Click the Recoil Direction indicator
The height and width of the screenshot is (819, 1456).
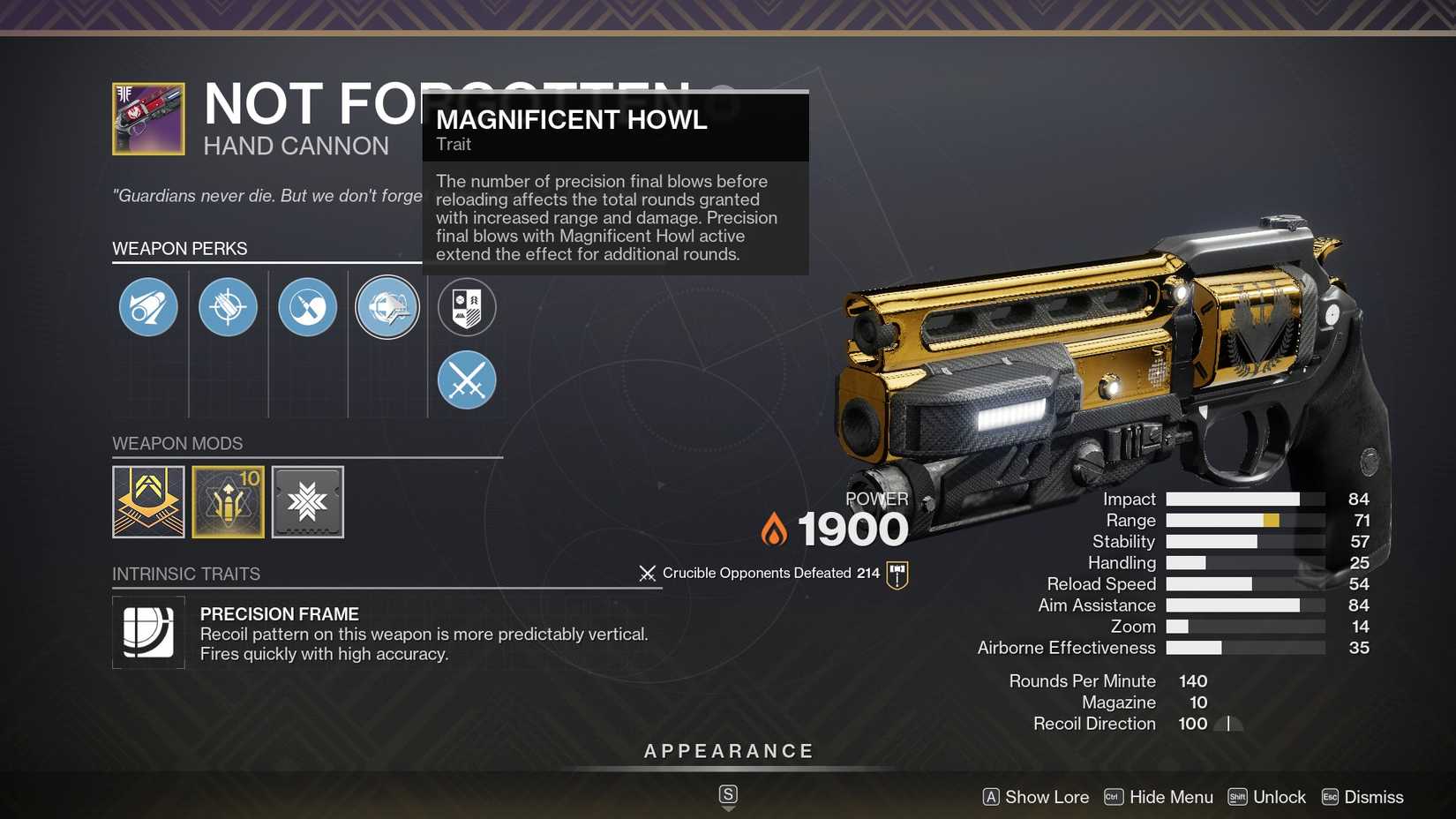tap(1230, 723)
